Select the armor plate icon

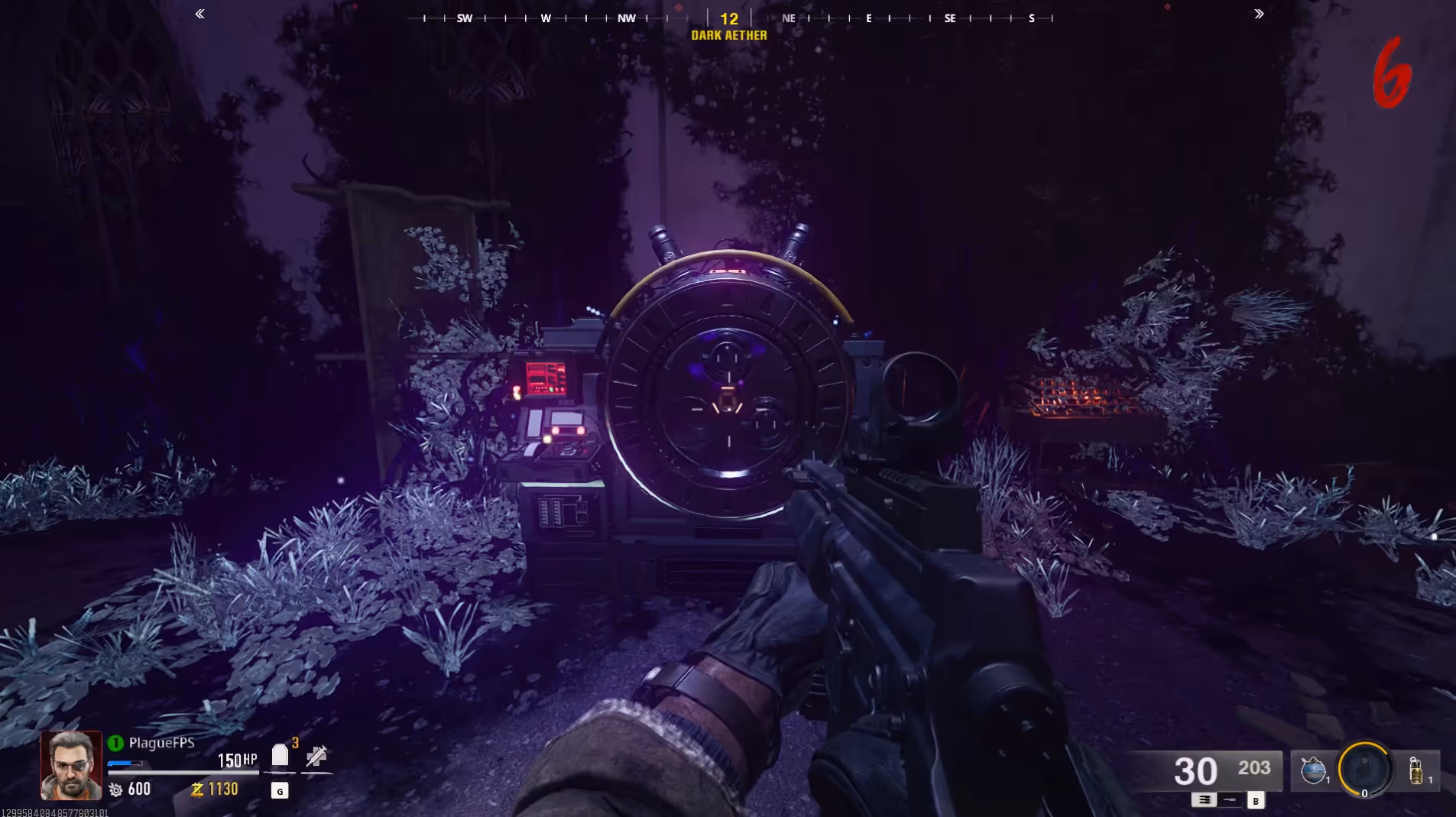click(280, 755)
